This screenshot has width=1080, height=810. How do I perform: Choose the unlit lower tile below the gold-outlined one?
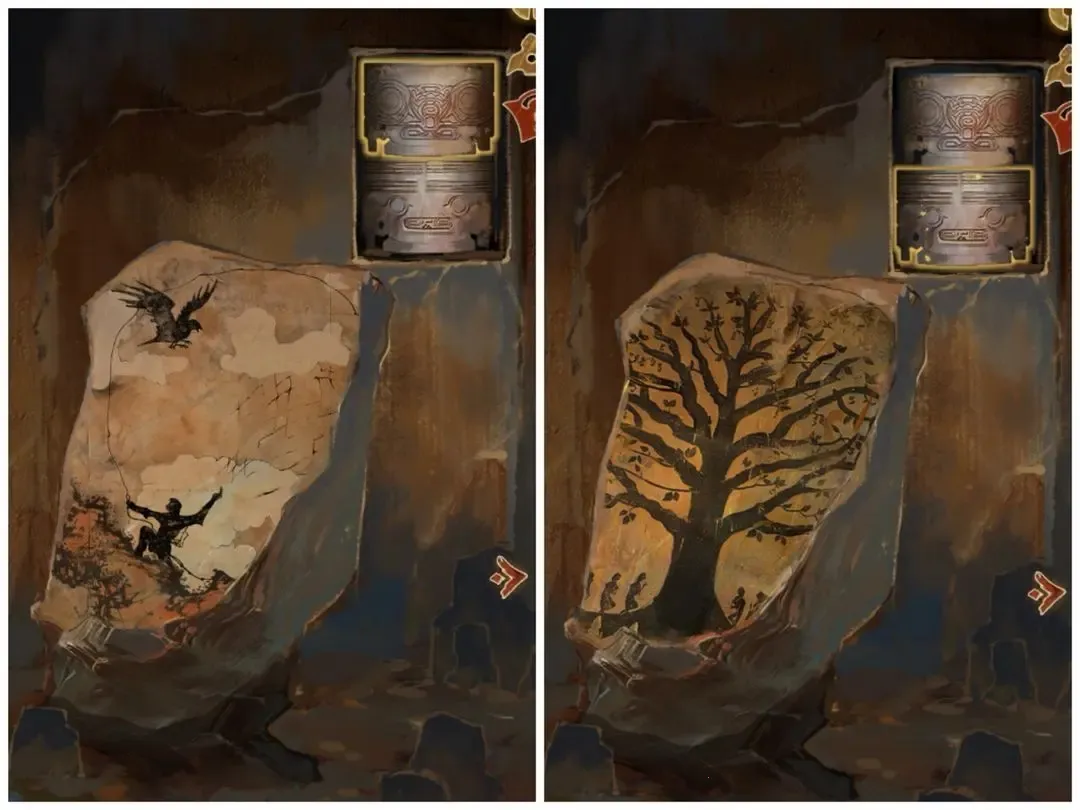pyautogui.click(x=428, y=207)
